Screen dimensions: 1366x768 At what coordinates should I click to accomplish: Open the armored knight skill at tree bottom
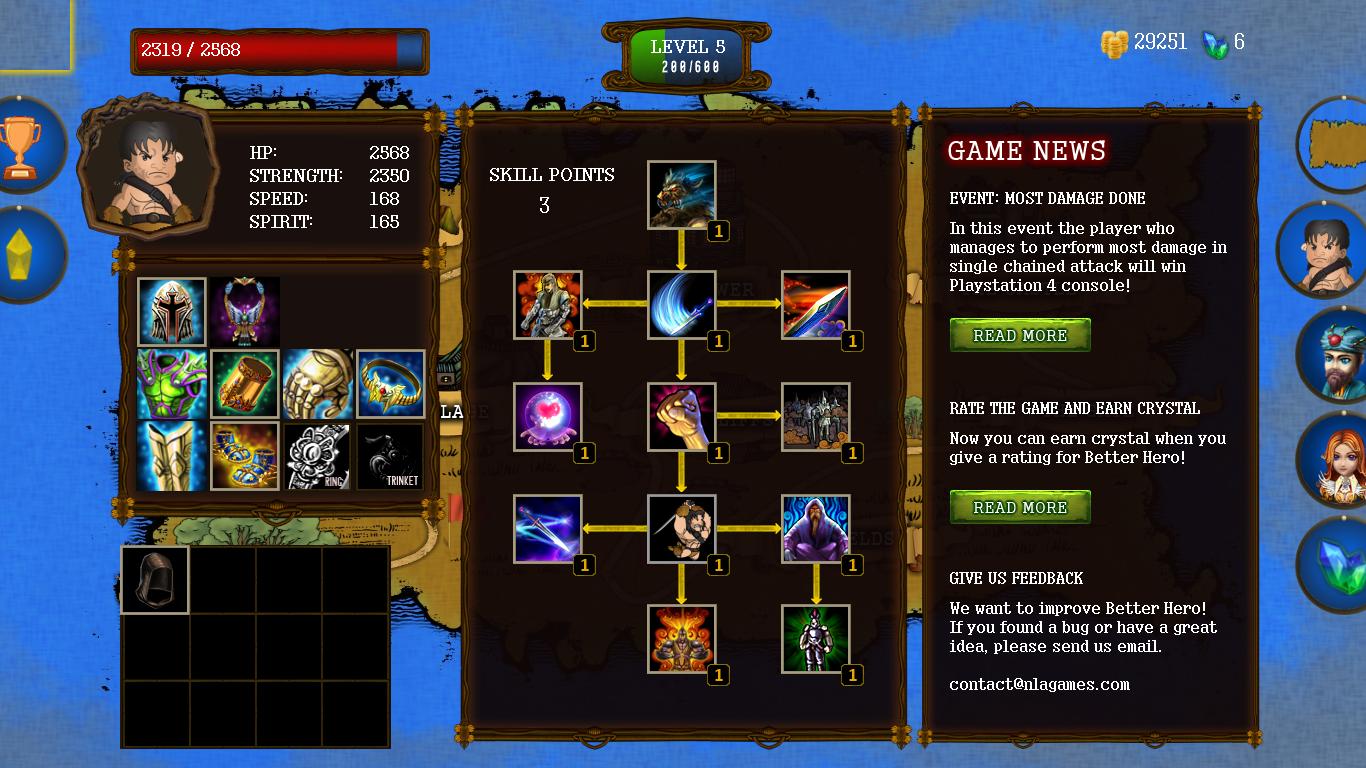816,640
